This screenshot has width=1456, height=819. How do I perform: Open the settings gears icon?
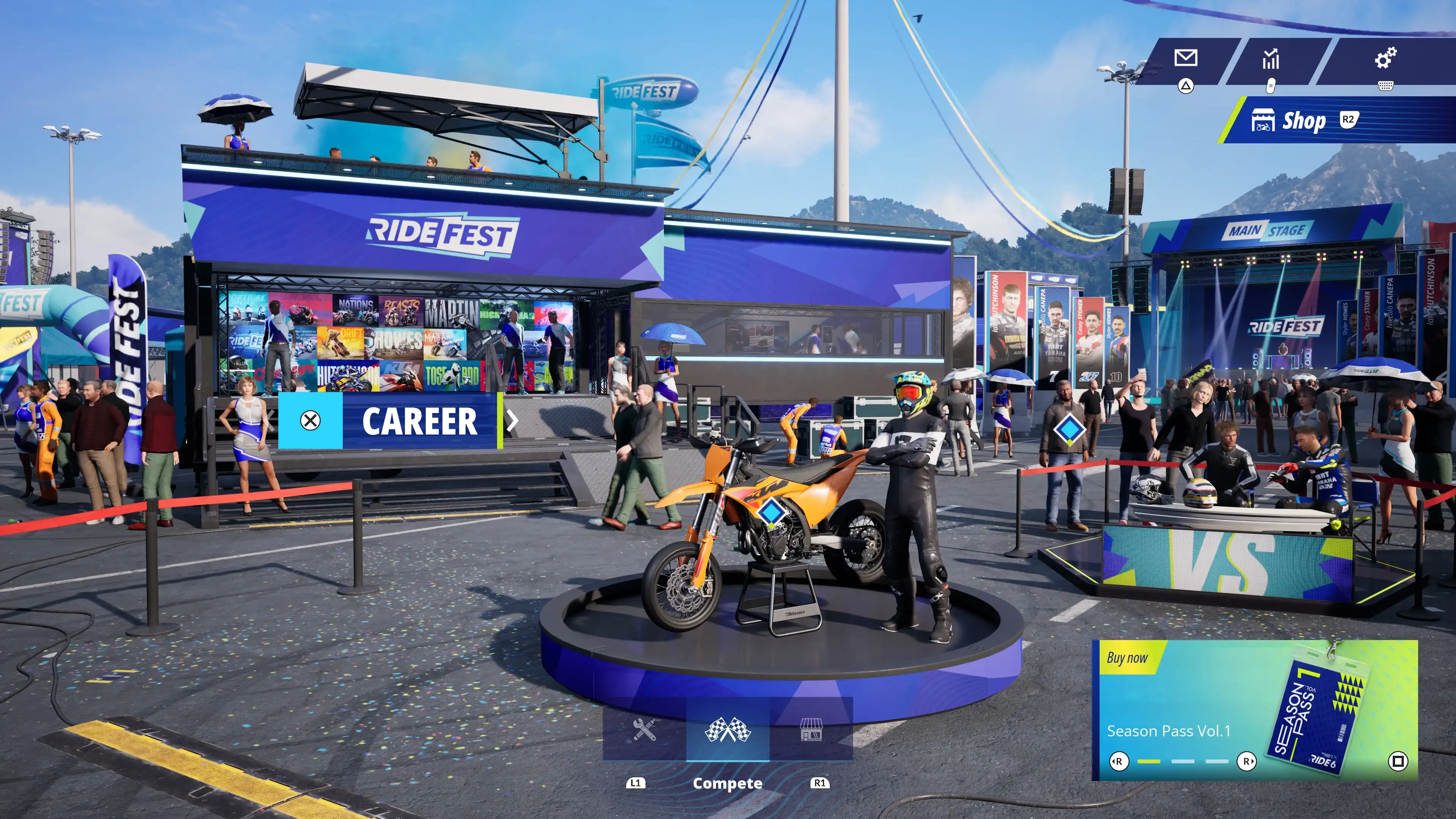tap(1385, 58)
